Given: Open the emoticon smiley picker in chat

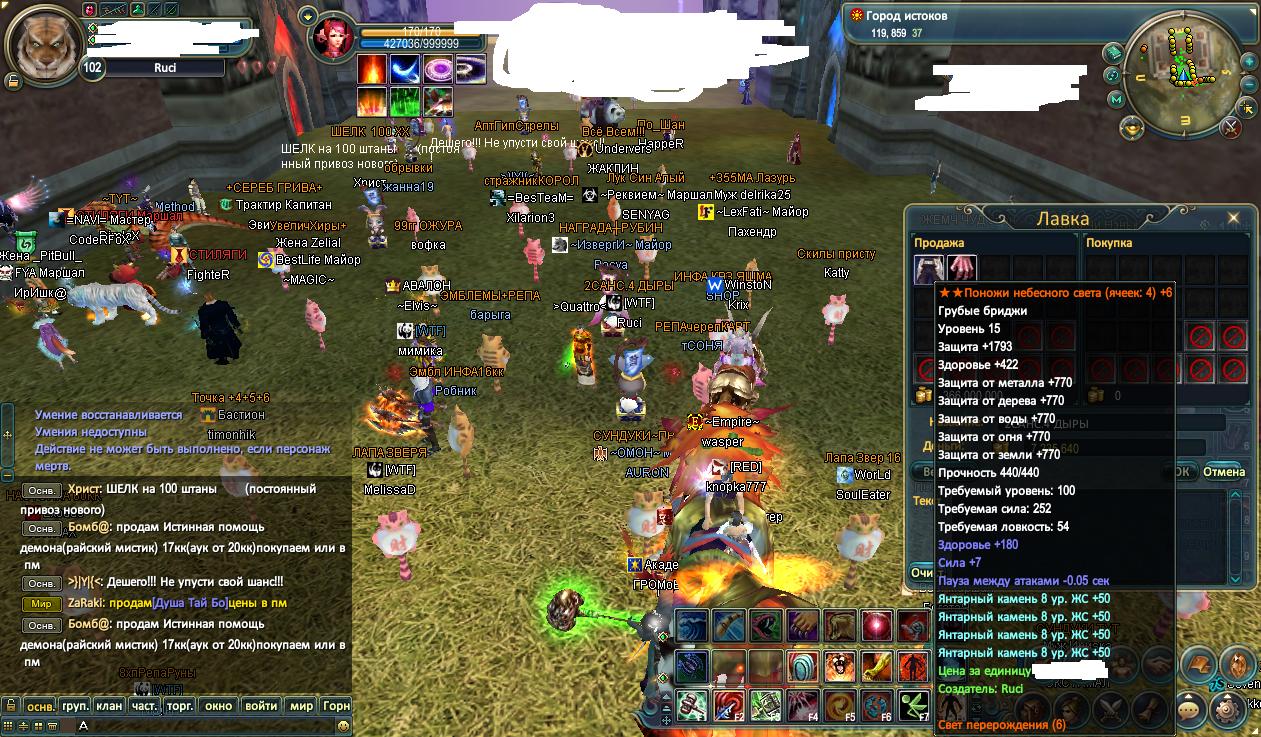Looking at the screenshot, I should coord(343,724).
